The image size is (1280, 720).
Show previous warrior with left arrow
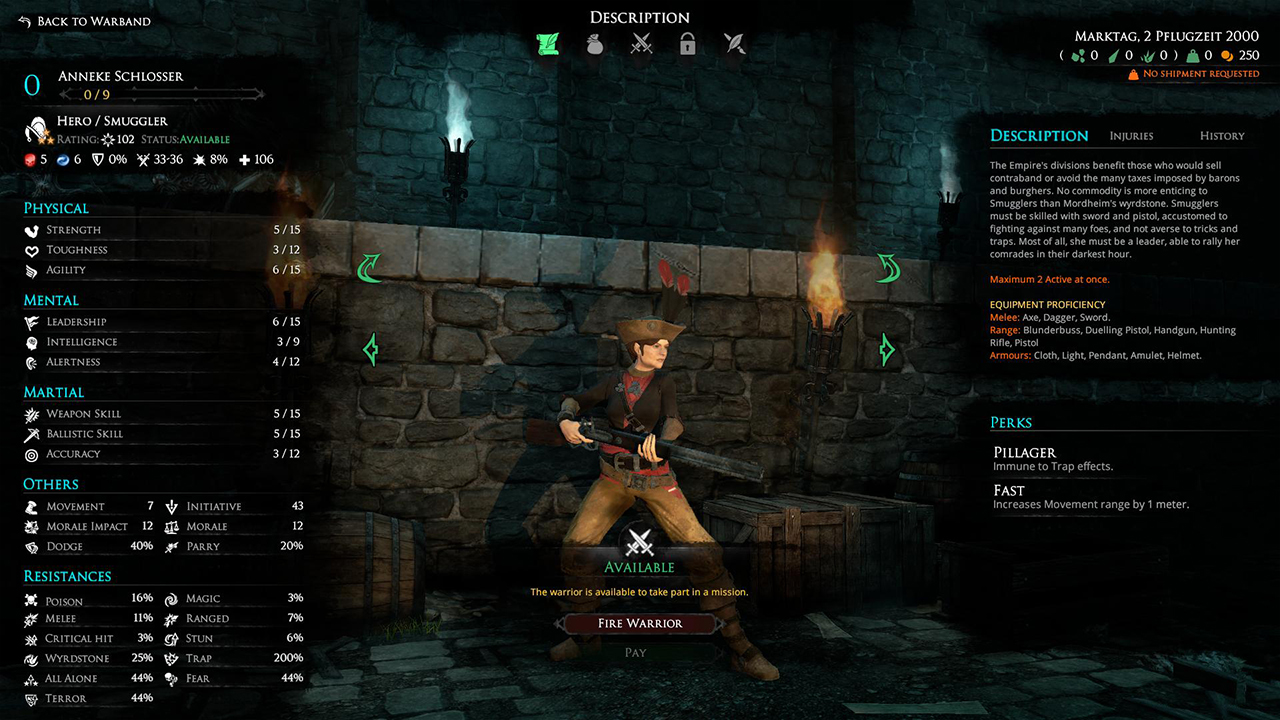[371, 349]
